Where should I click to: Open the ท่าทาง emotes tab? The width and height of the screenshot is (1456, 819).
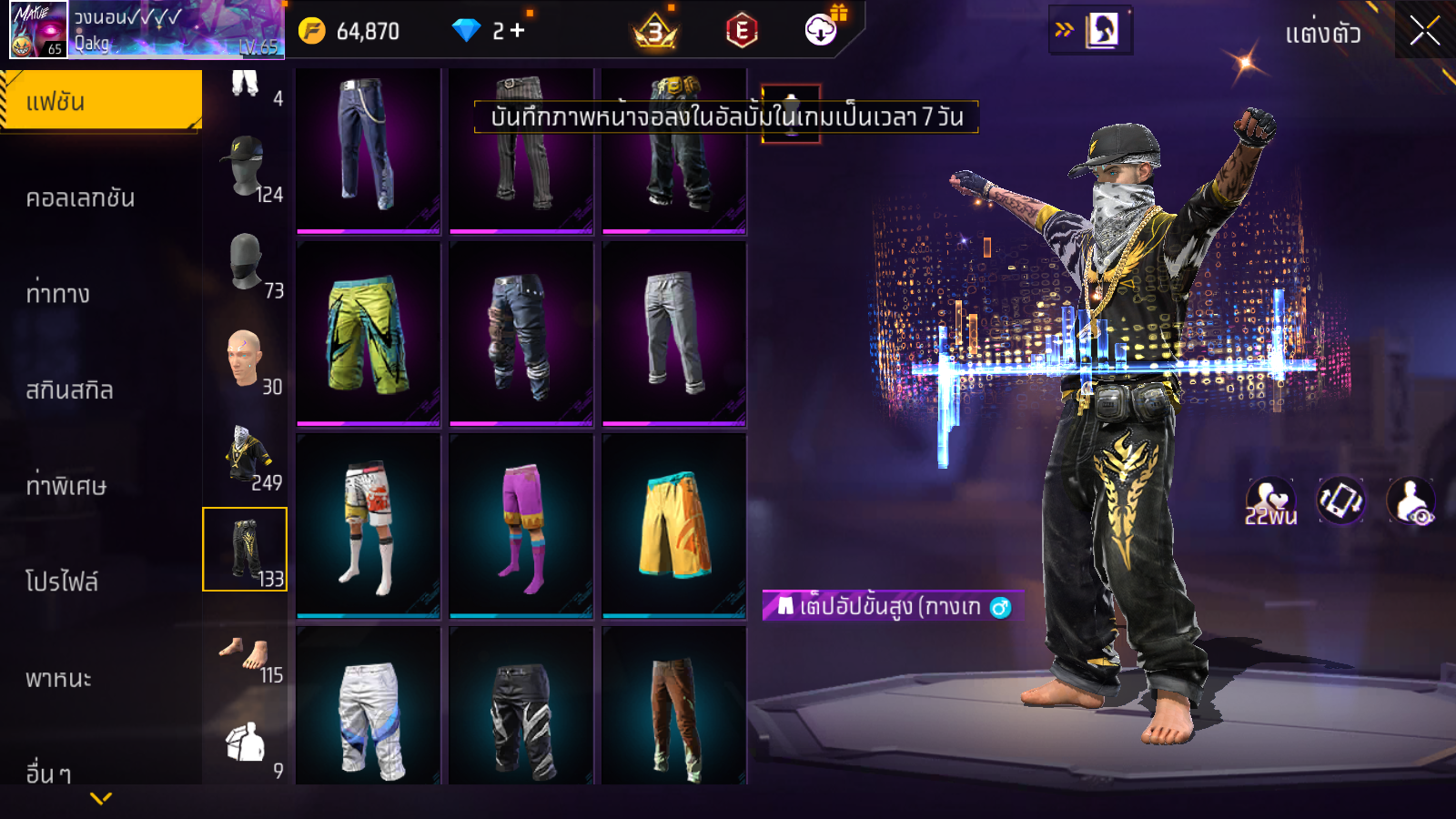click(59, 294)
